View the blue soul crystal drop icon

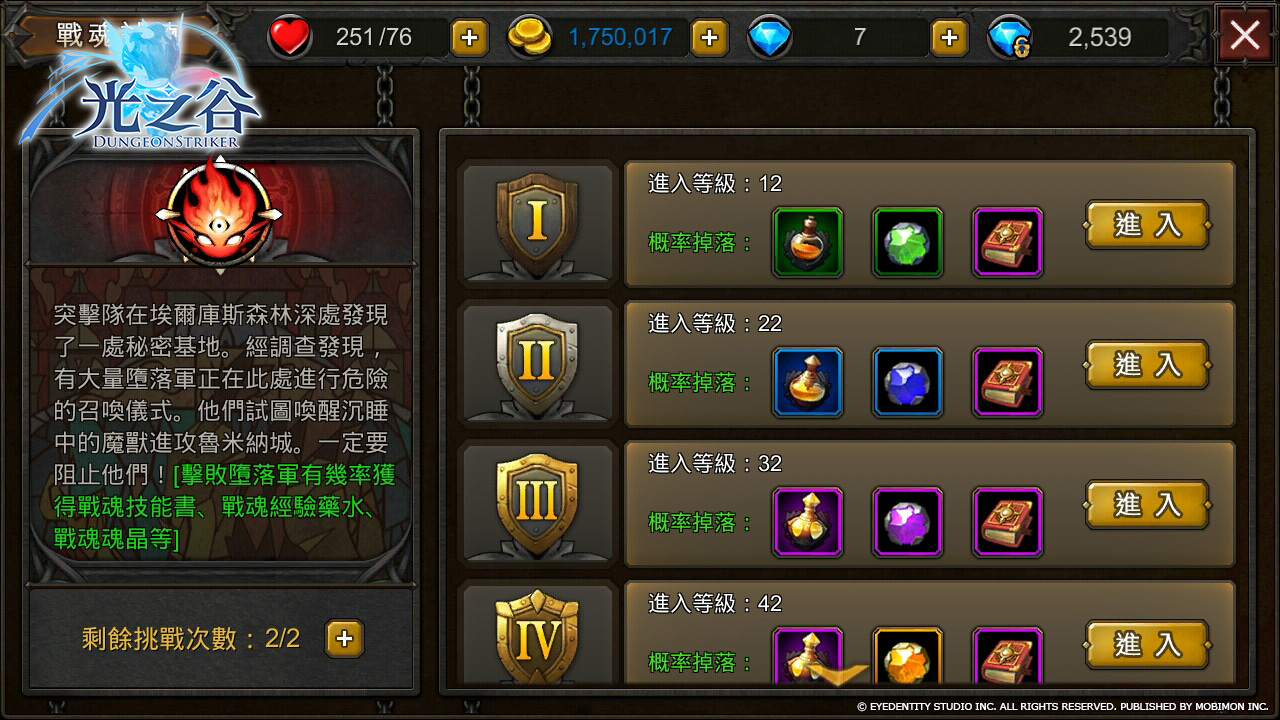tap(907, 381)
